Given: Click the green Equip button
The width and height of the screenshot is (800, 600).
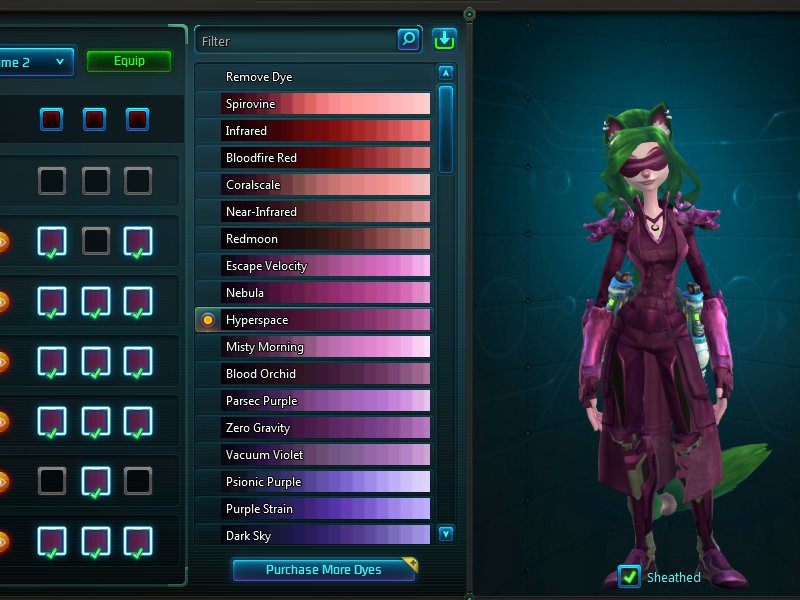Looking at the screenshot, I should (x=129, y=61).
